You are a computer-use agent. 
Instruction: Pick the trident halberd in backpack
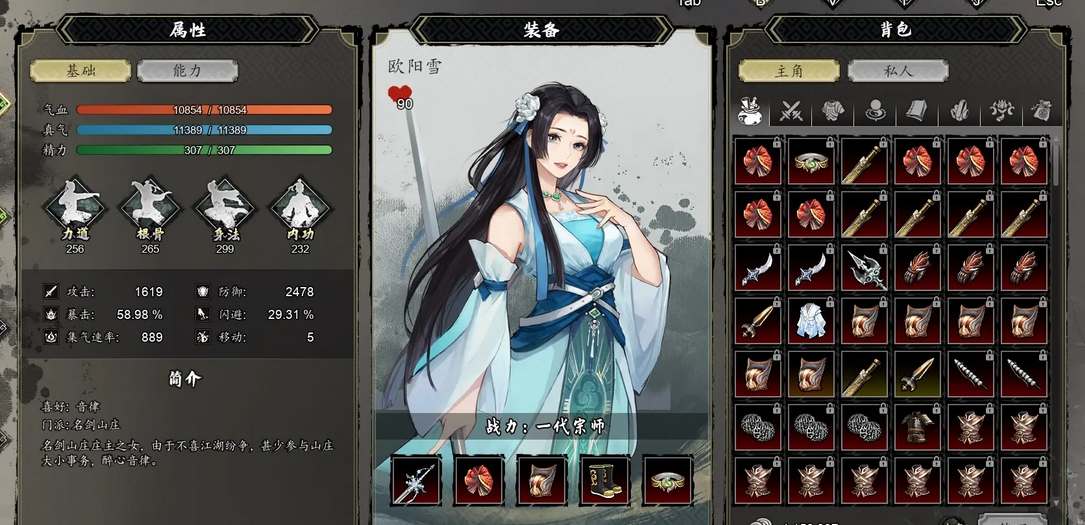[x=866, y=268]
